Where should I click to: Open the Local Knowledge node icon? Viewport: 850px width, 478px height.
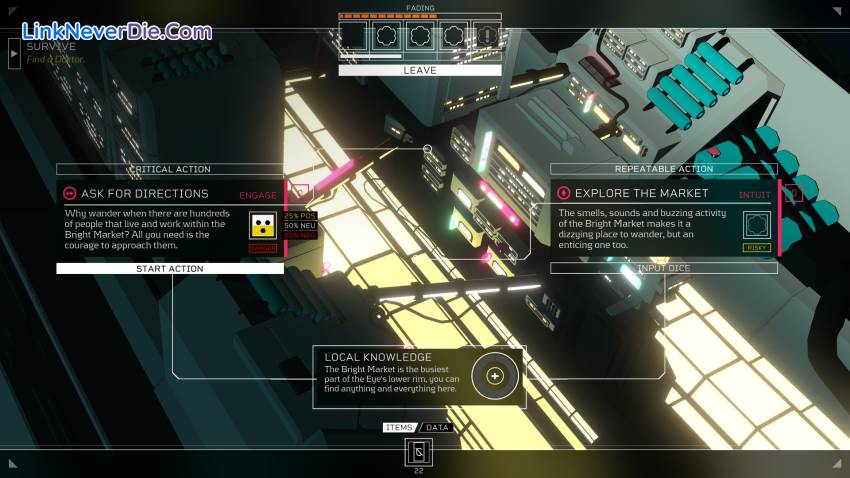(494, 376)
